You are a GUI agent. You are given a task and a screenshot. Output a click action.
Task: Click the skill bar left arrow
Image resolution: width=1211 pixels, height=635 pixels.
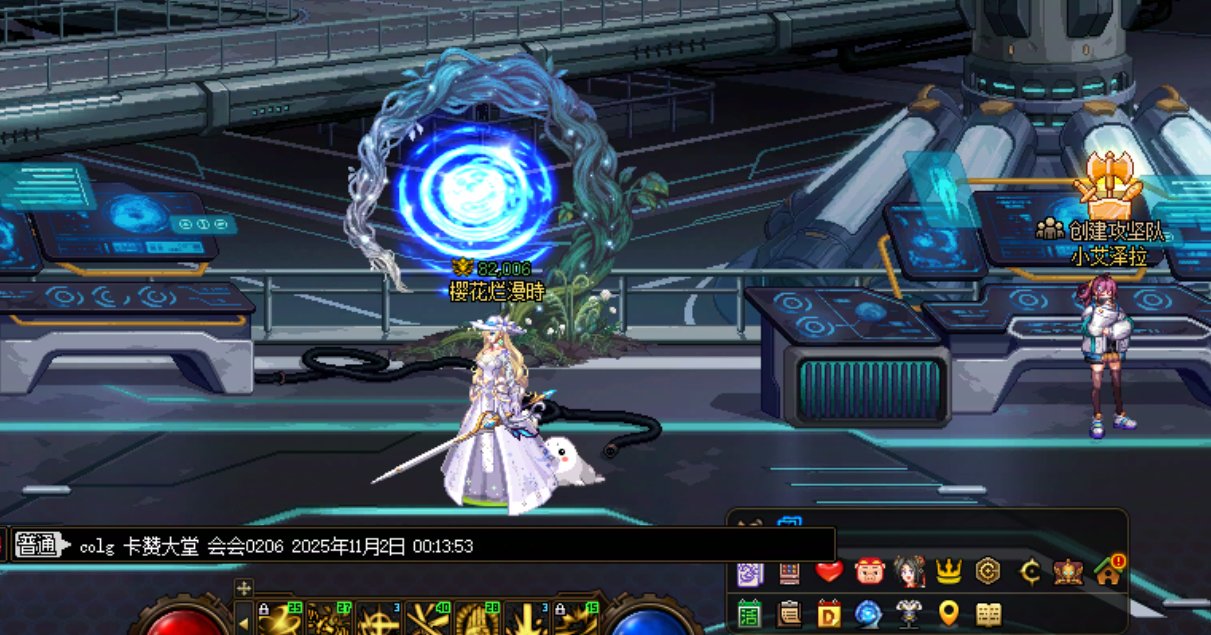pos(243,622)
